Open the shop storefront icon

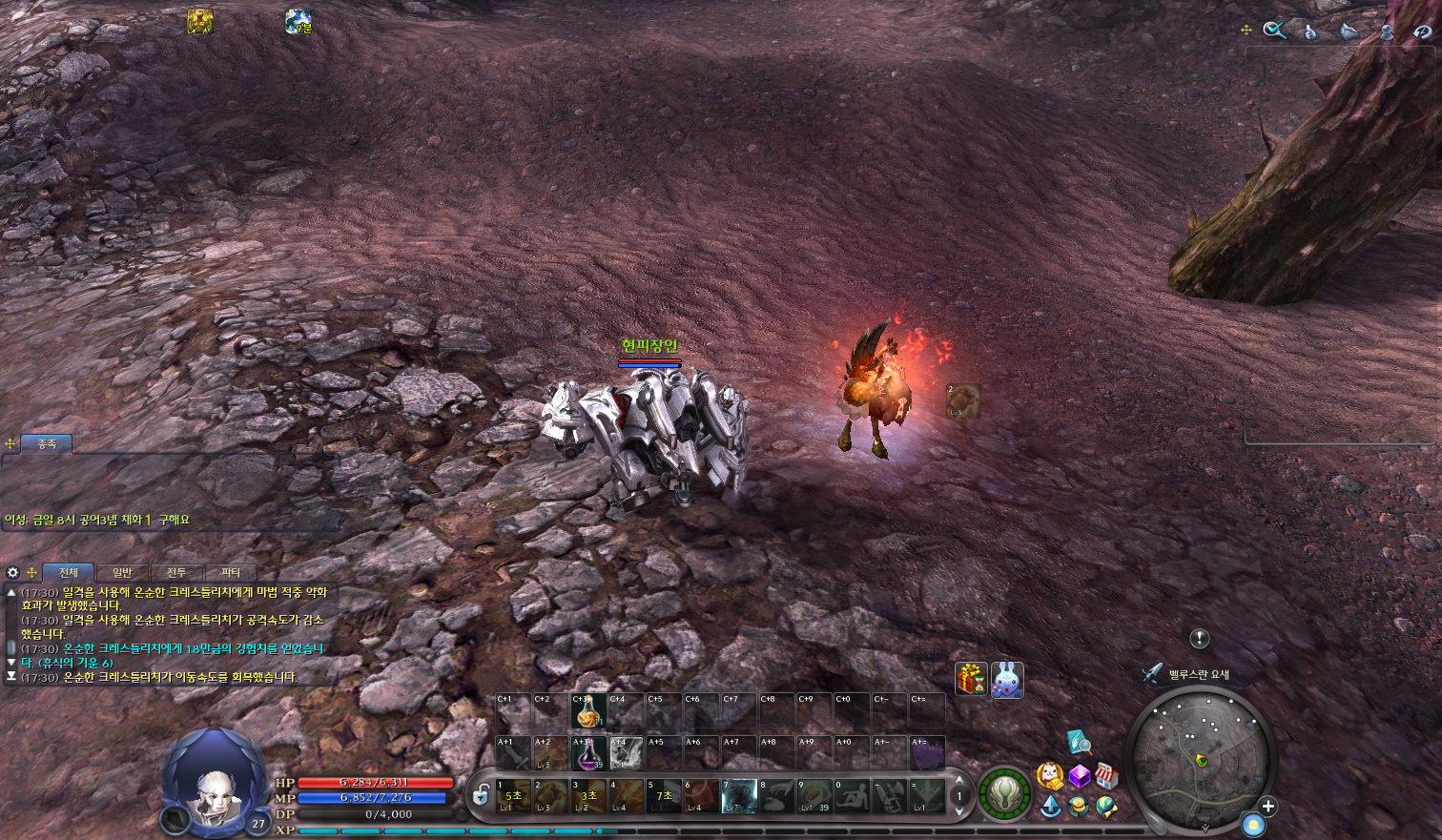[1105, 775]
